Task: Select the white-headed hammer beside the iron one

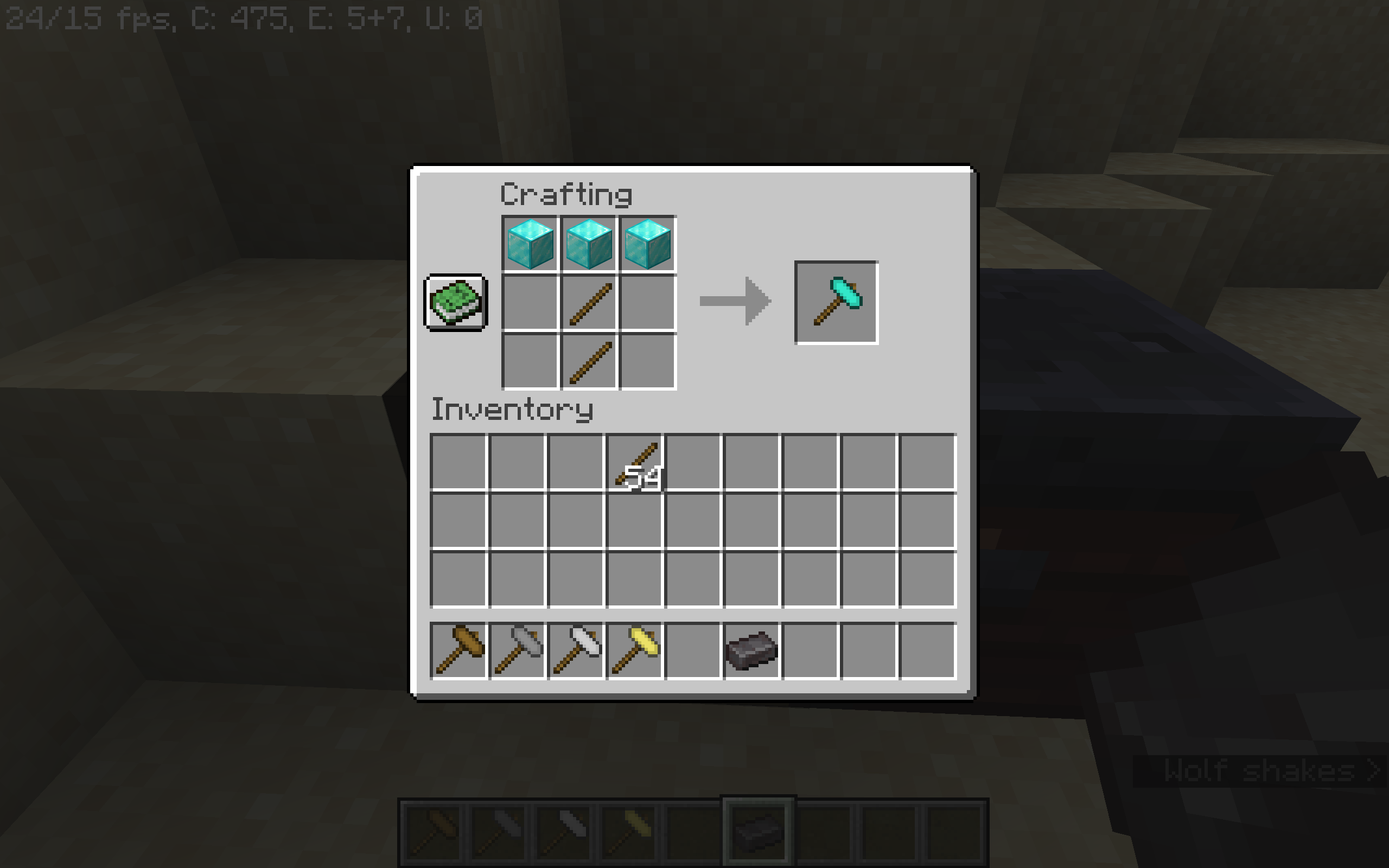Action: tap(577, 649)
